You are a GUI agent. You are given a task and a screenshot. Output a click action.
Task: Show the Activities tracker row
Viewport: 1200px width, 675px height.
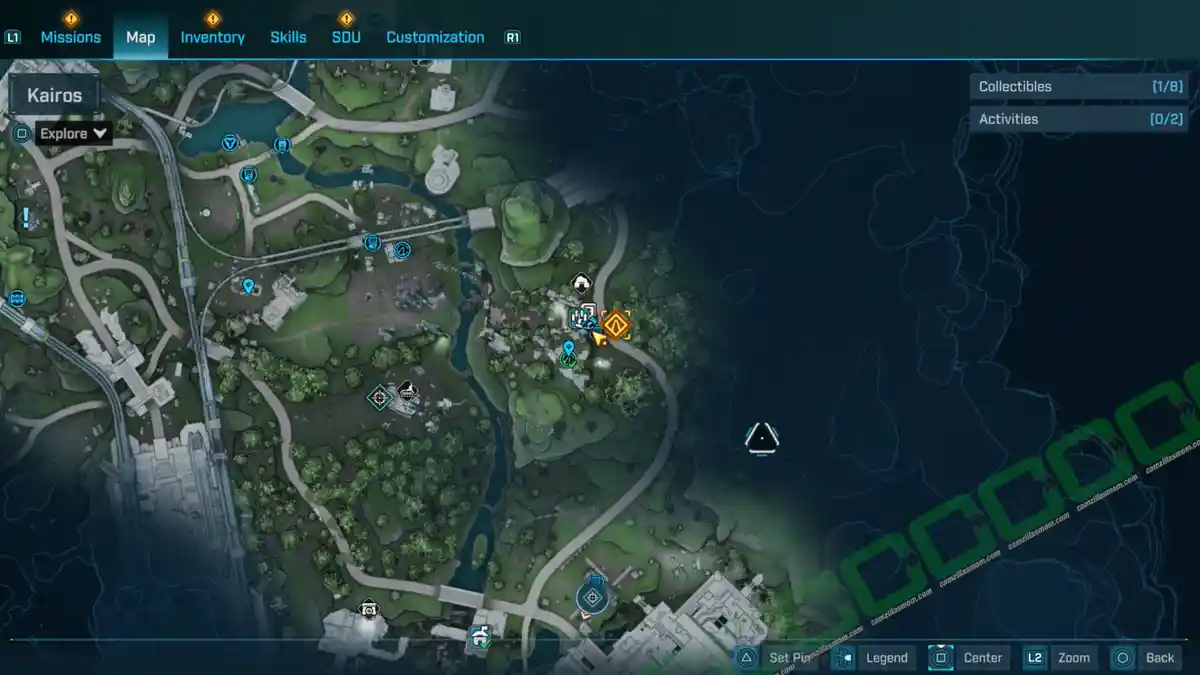pyautogui.click(x=1080, y=119)
